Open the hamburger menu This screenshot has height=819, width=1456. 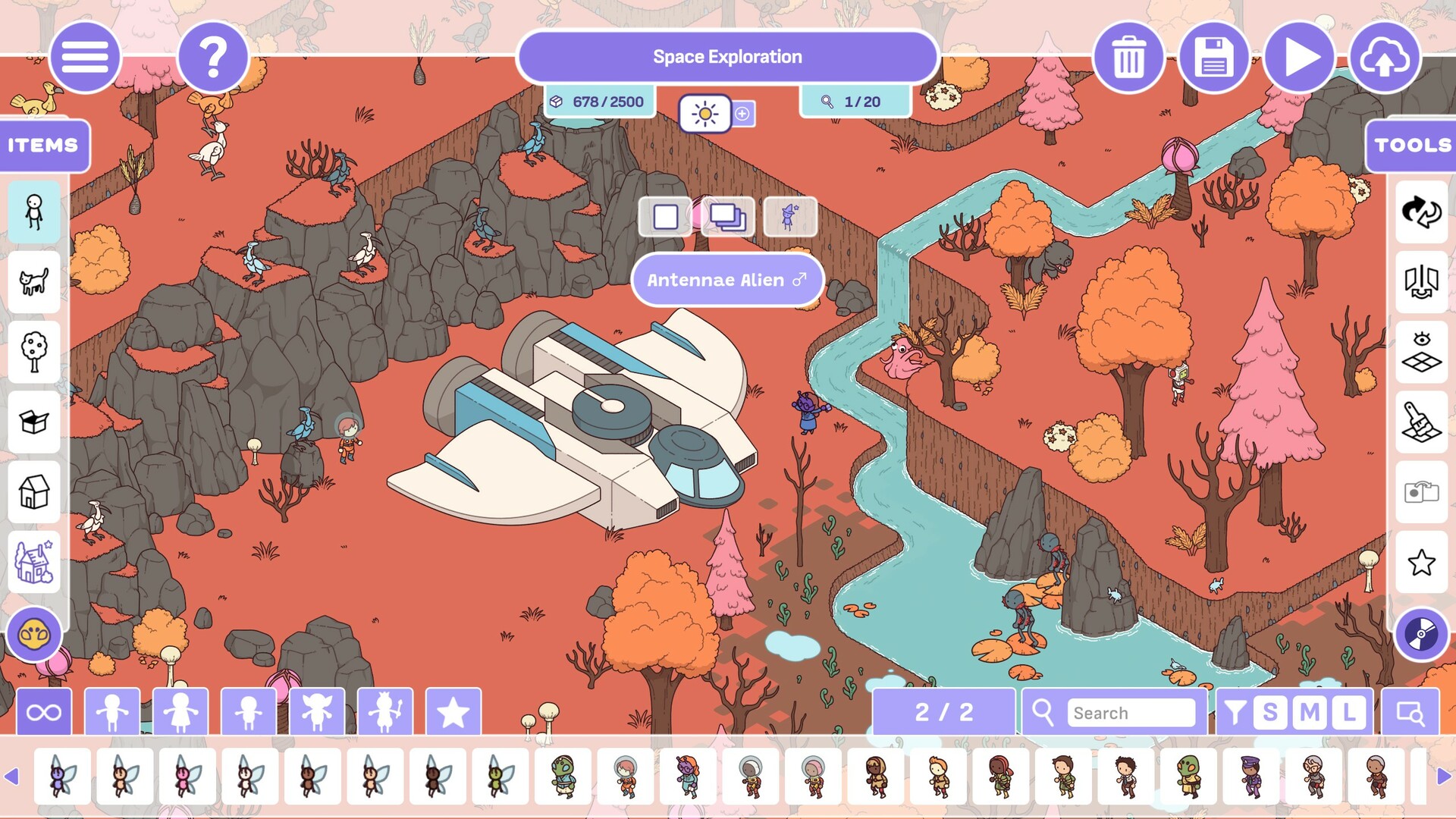click(85, 57)
